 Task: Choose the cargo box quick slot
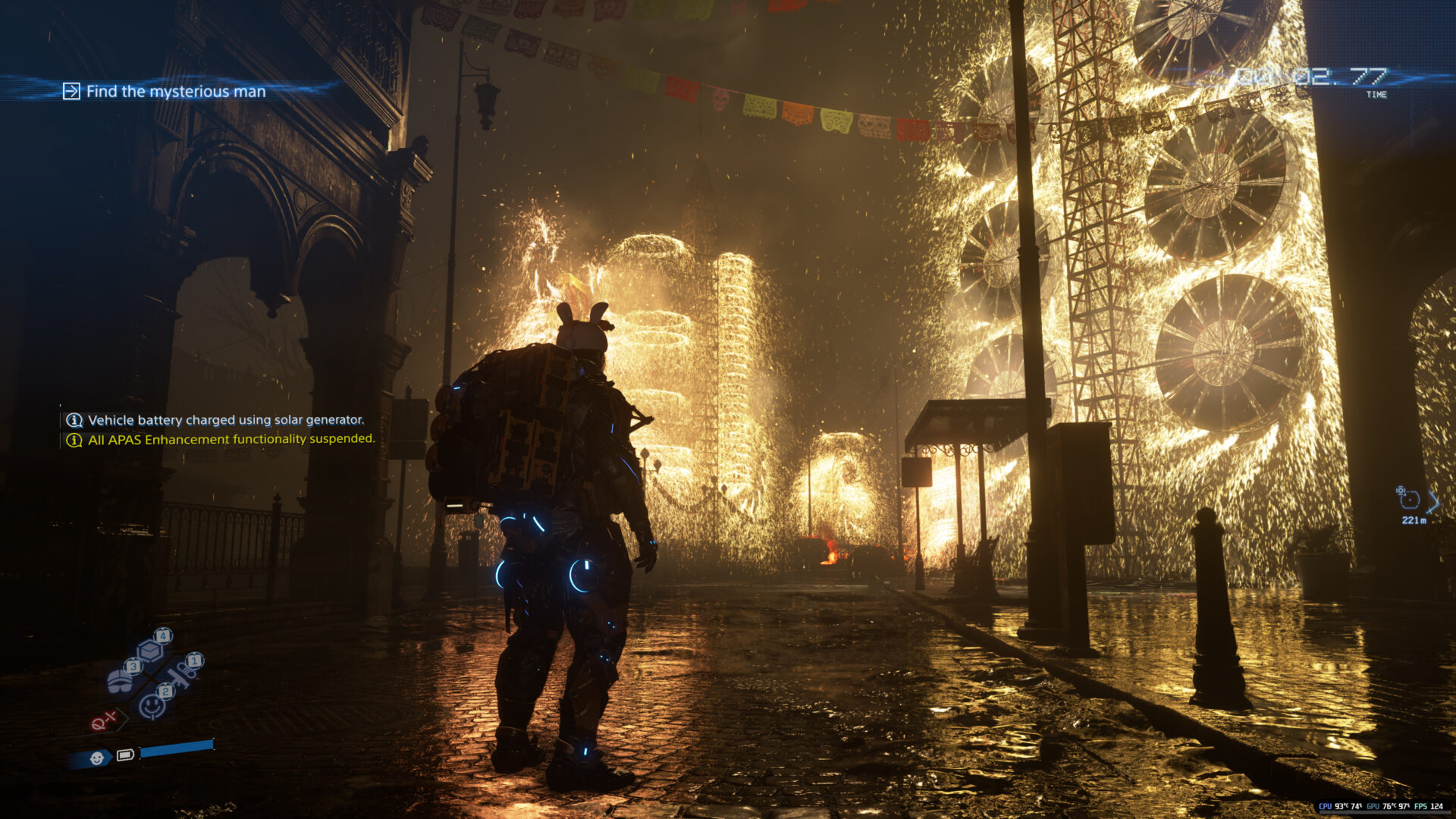(150, 650)
